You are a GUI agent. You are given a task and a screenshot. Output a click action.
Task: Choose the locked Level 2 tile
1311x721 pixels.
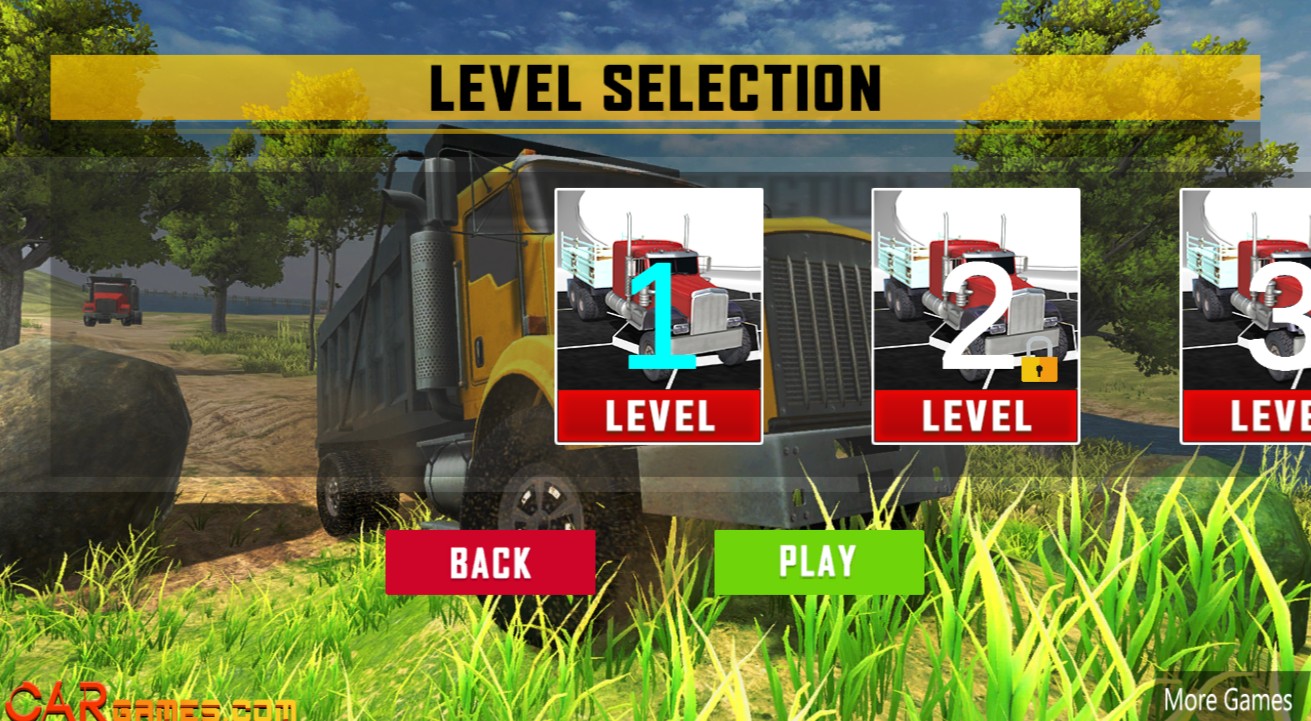[x=975, y=315]
